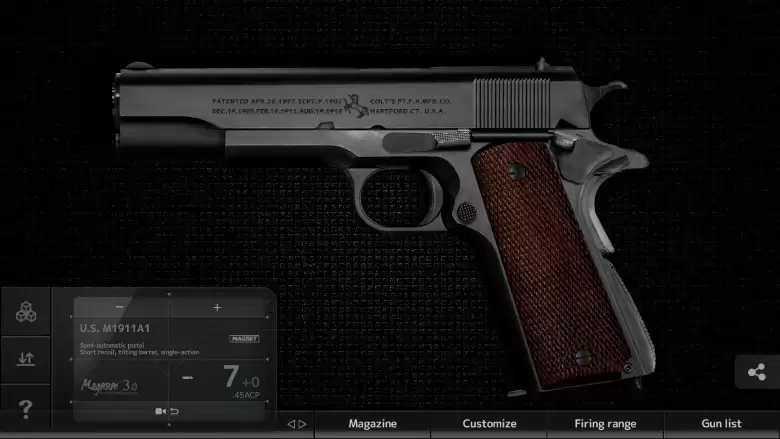Viewport: 780px width, 439px height.
Task: Click the plus button on info panel
Action: pos(217,307)
